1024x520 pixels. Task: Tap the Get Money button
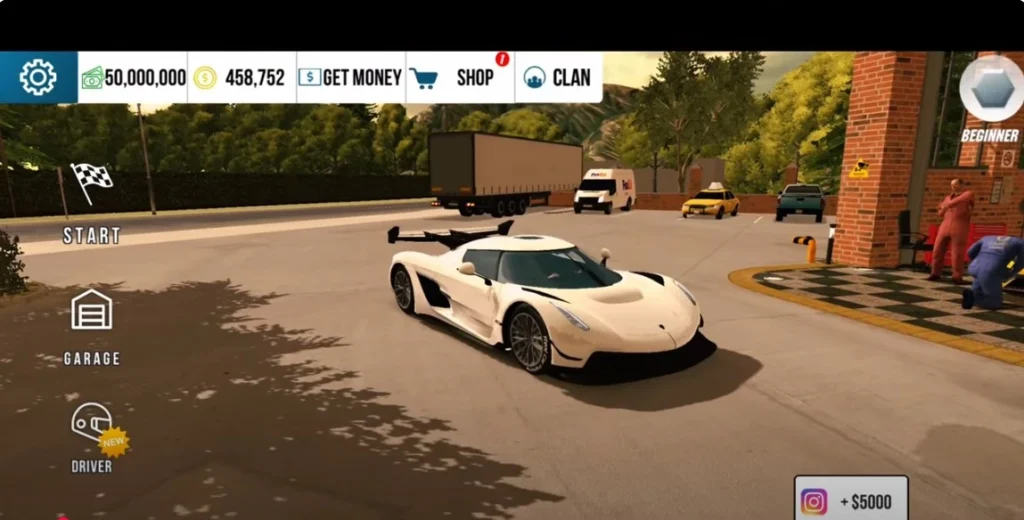(x=350, y=77)
